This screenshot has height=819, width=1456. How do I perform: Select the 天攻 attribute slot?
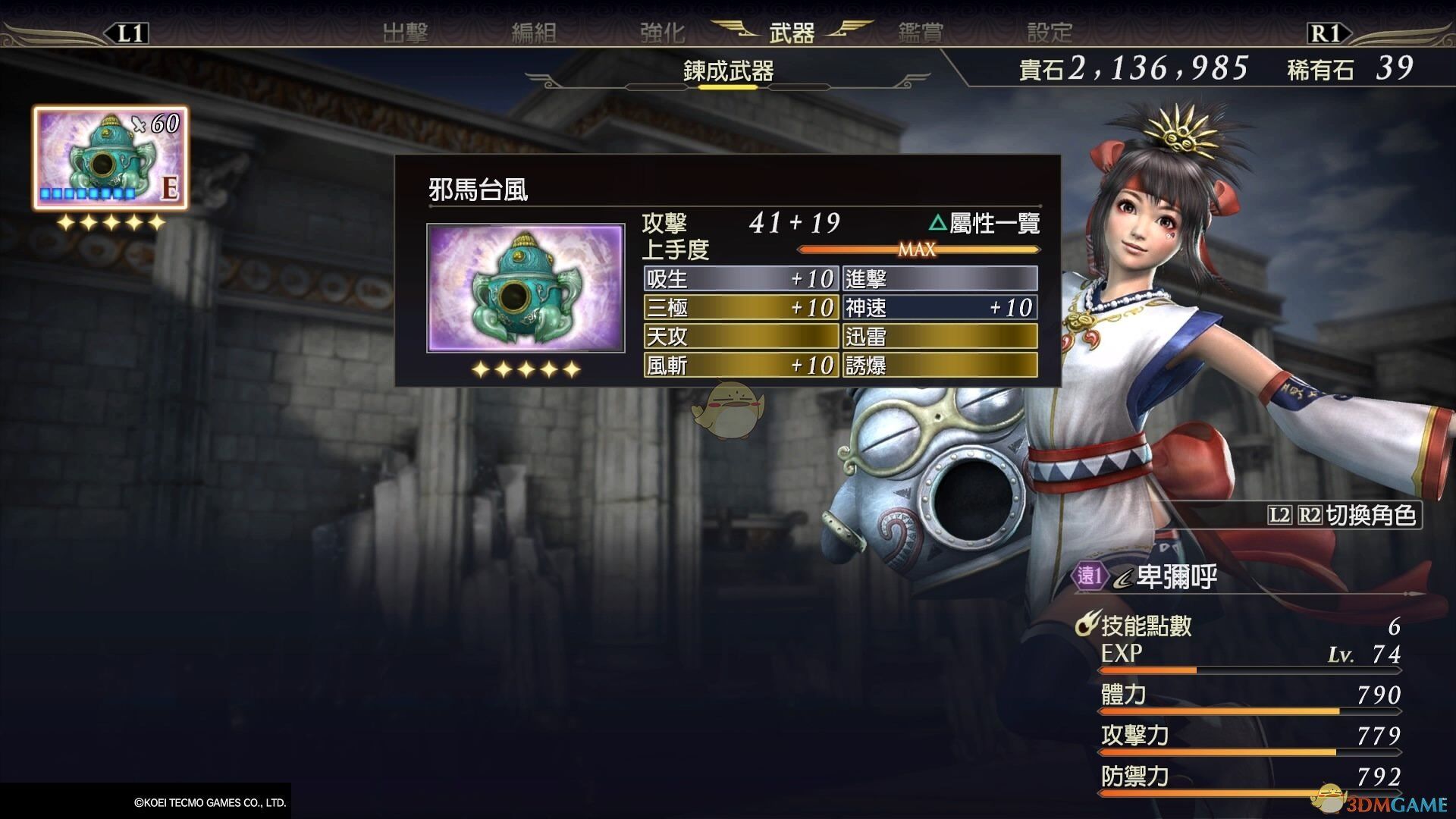tap(739, 337)
